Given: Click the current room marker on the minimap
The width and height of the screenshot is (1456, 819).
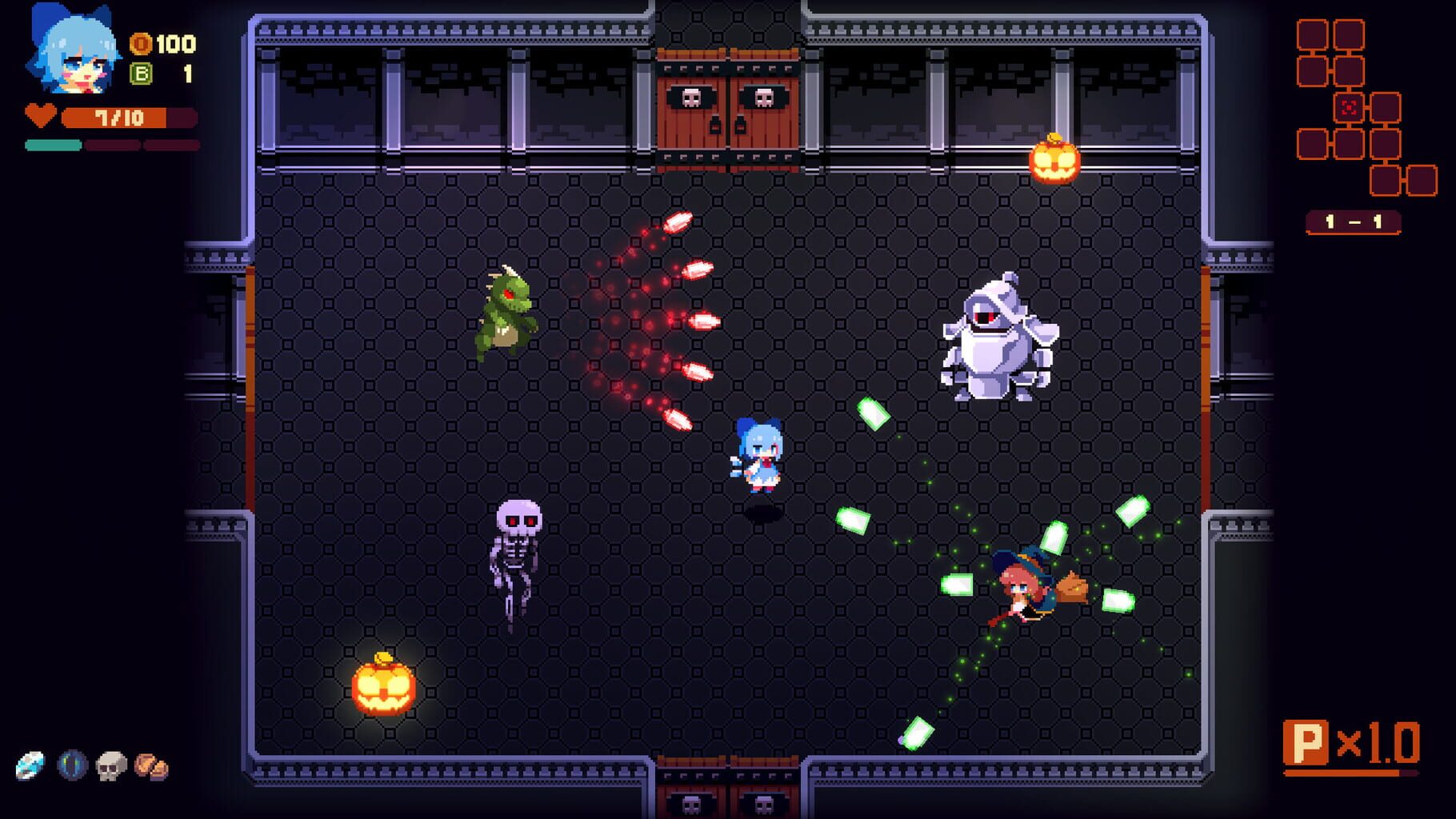Looking at the screenshot, I should pos(1350,106).
